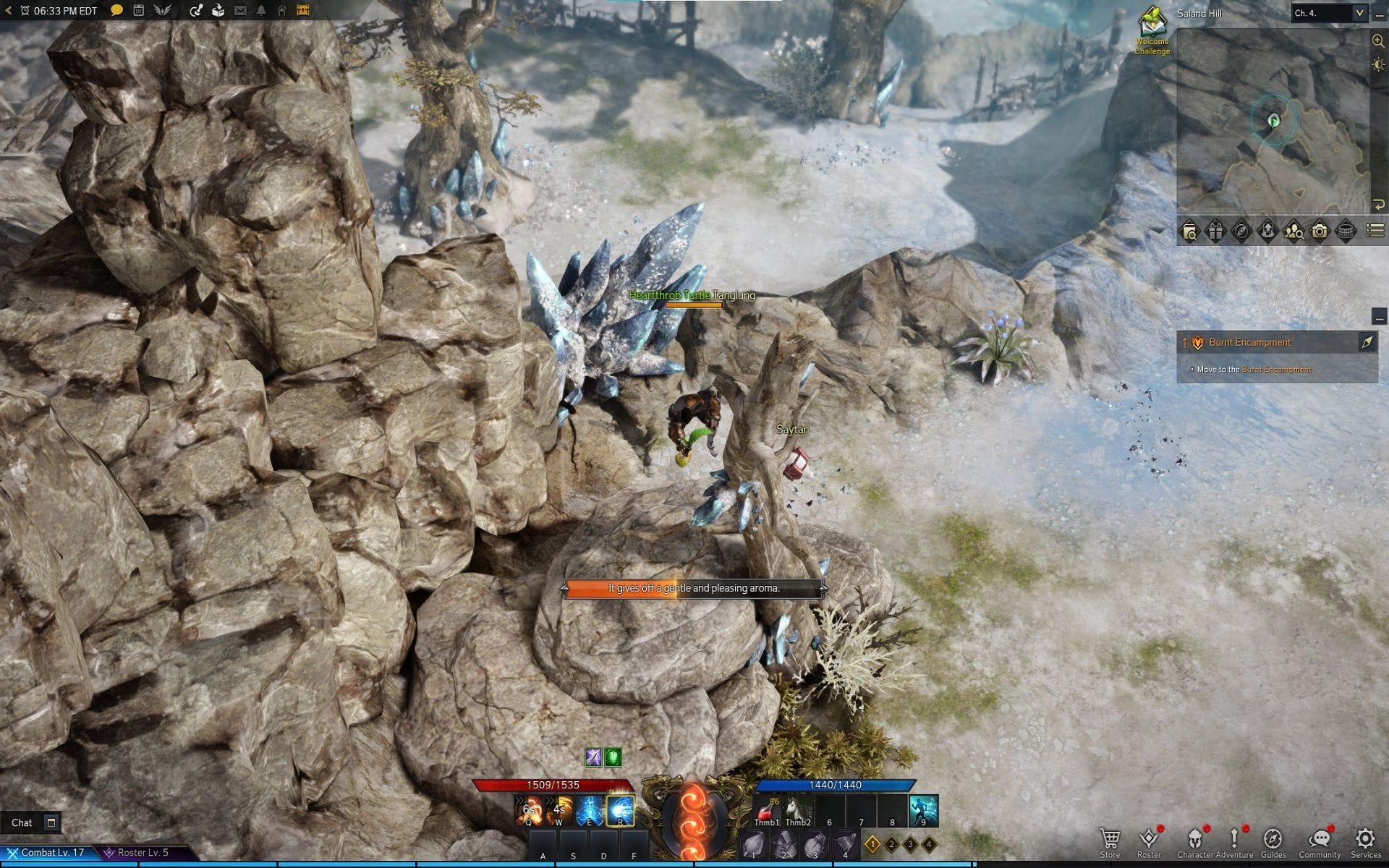Switch to the Chat tab
This screenshot has height=868, width=1389.
pos(22,822)
